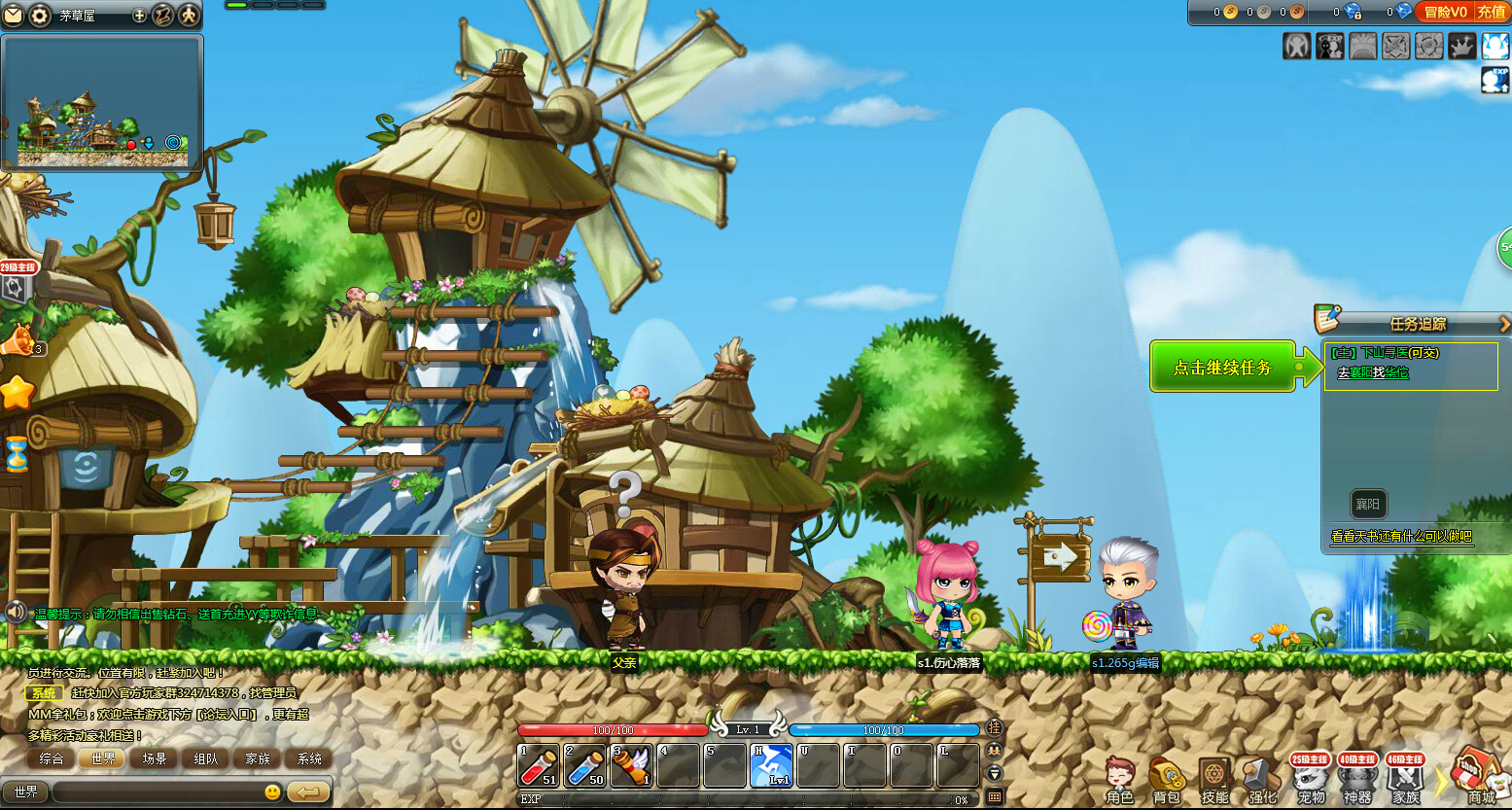Image resolution: width=1512 pixels, height=810 pixels.
Task: Activate the blue Lv1 skill icon
Action: click(x=772, y=765)
